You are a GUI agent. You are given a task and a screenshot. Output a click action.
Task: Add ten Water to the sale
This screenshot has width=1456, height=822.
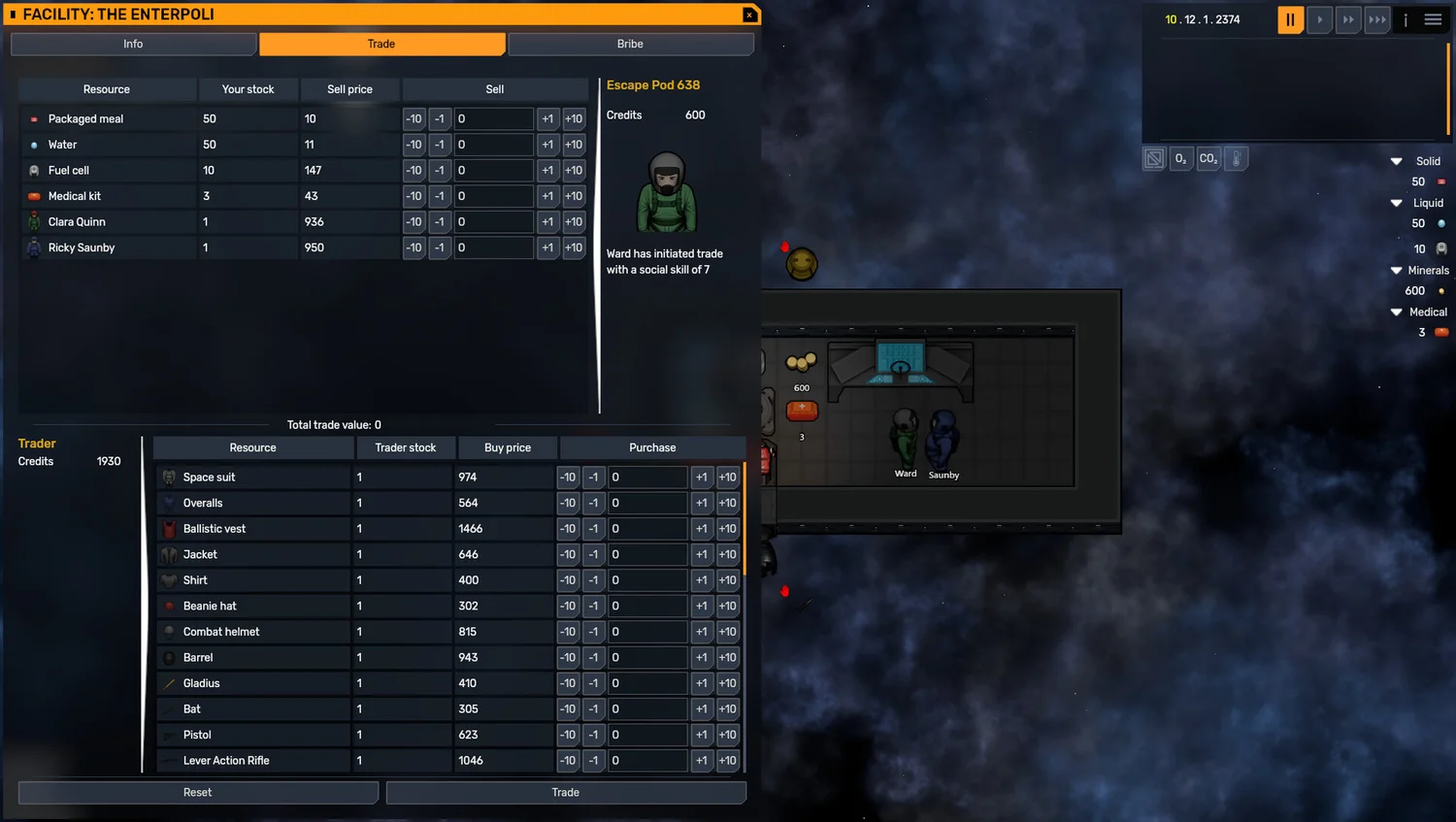click(574, 145)
